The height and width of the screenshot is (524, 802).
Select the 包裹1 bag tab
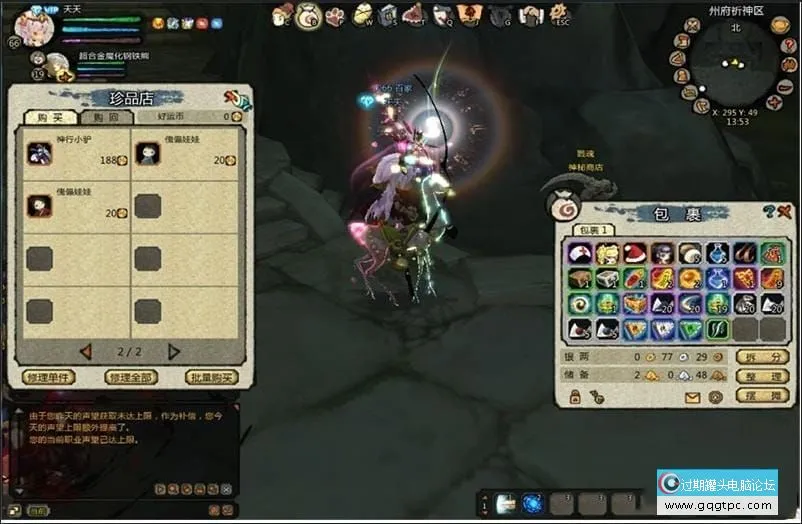(x=593, y=230)
